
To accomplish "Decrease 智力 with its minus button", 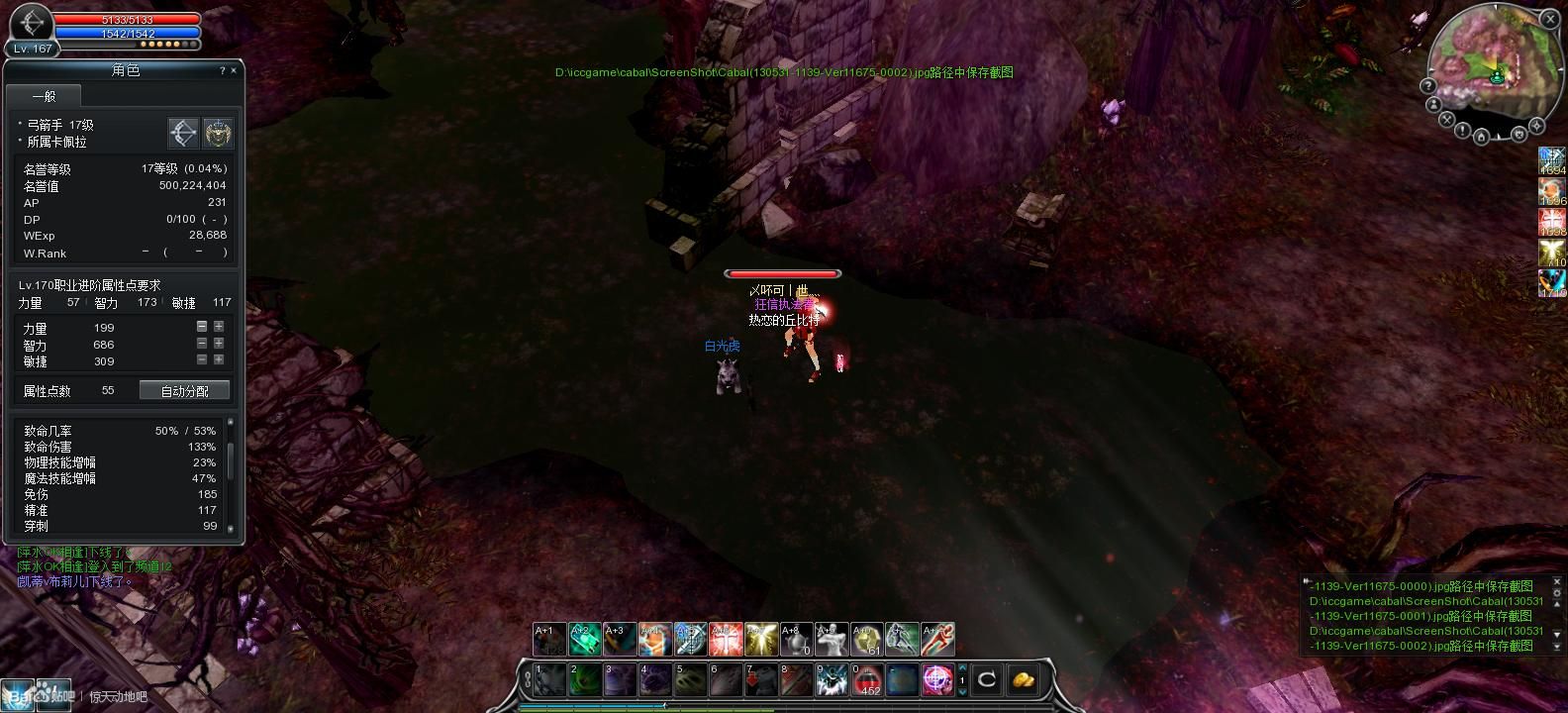I will 202,344.
